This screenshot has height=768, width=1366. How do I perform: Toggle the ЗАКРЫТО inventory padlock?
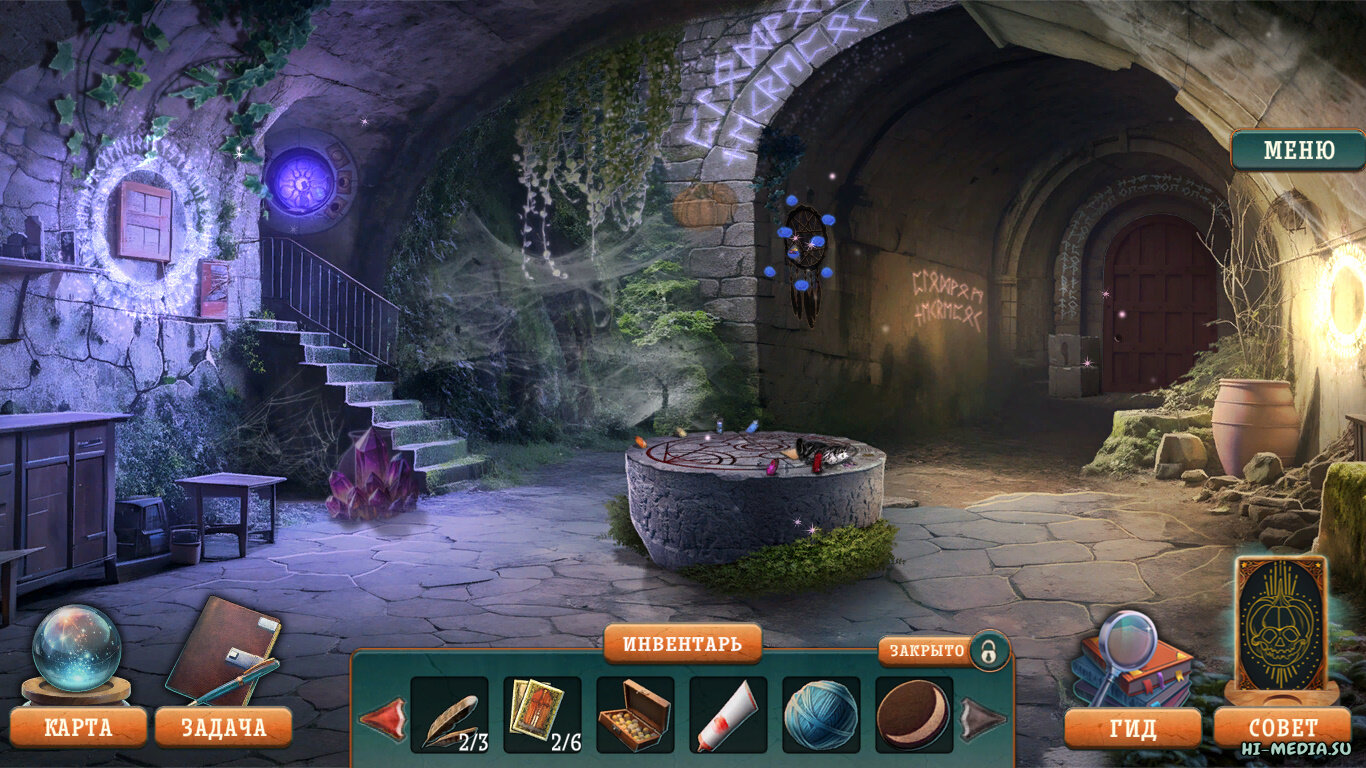988,651
